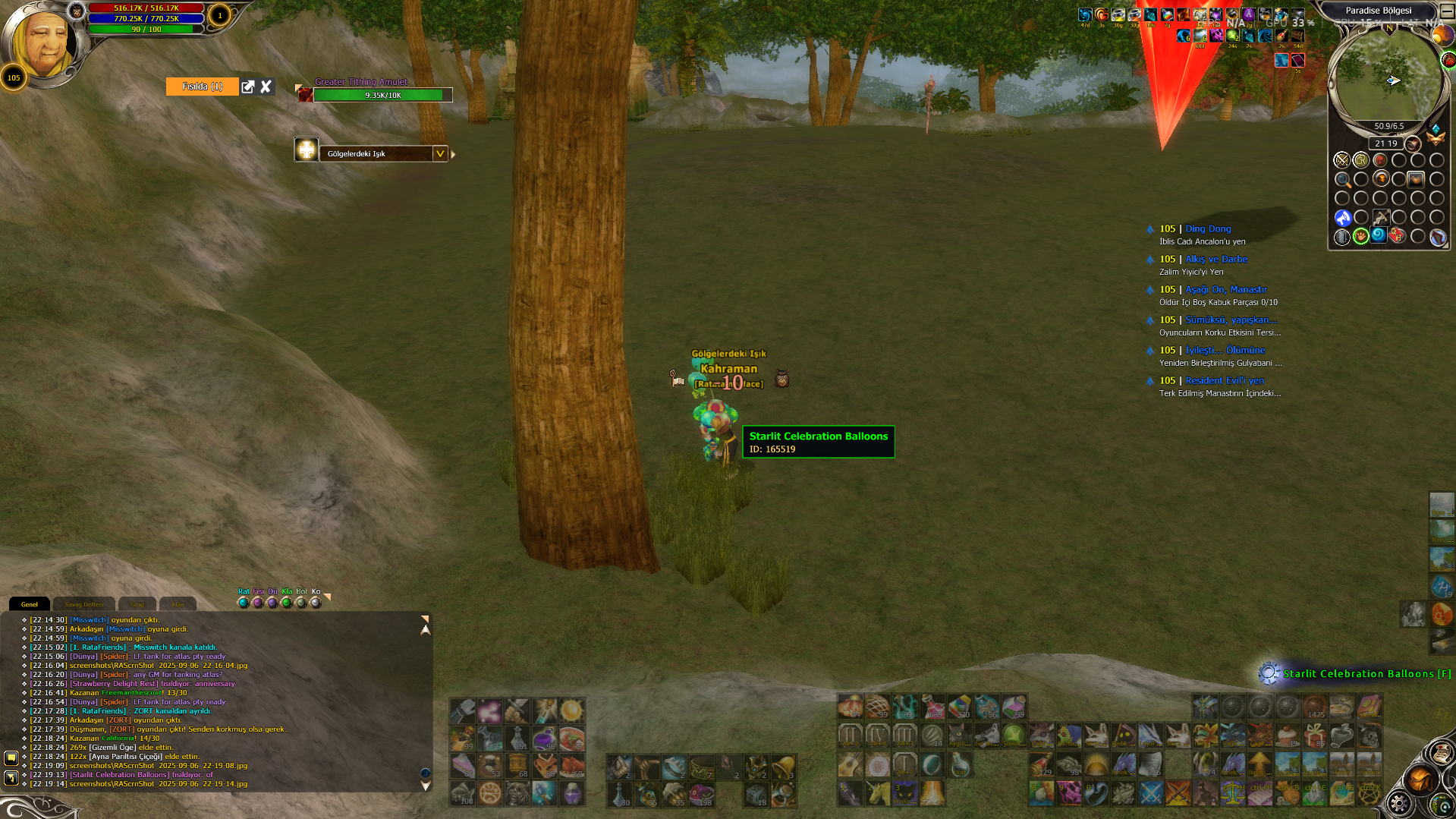The width and height of the screenshot is (1456, 819).
Task: Toggle the cyan Rat chat channel orb
Action: point(243,603)
